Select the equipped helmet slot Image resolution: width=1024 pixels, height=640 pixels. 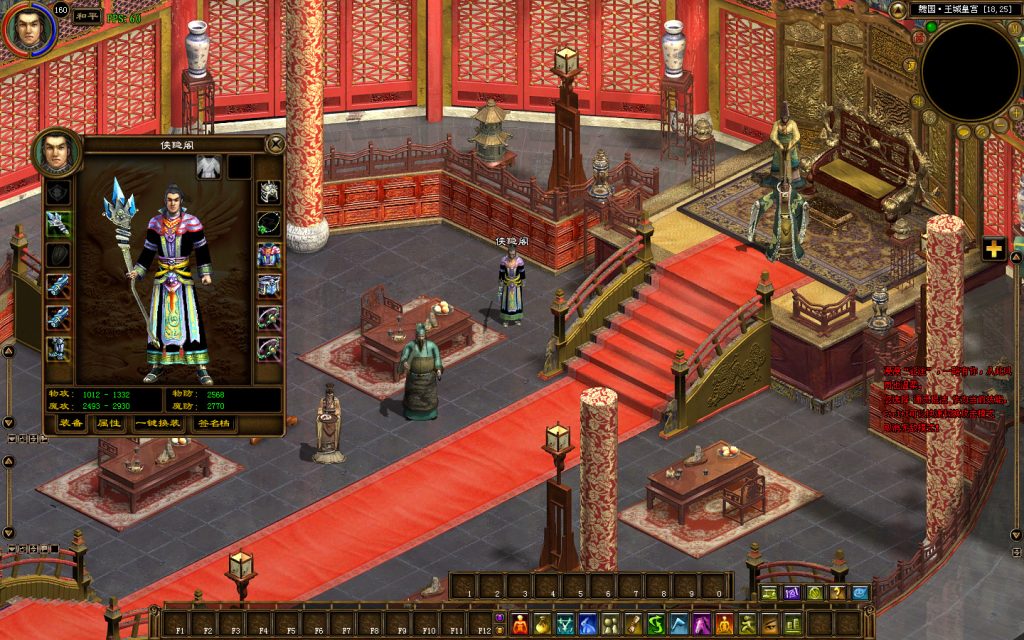click(269, 191)
